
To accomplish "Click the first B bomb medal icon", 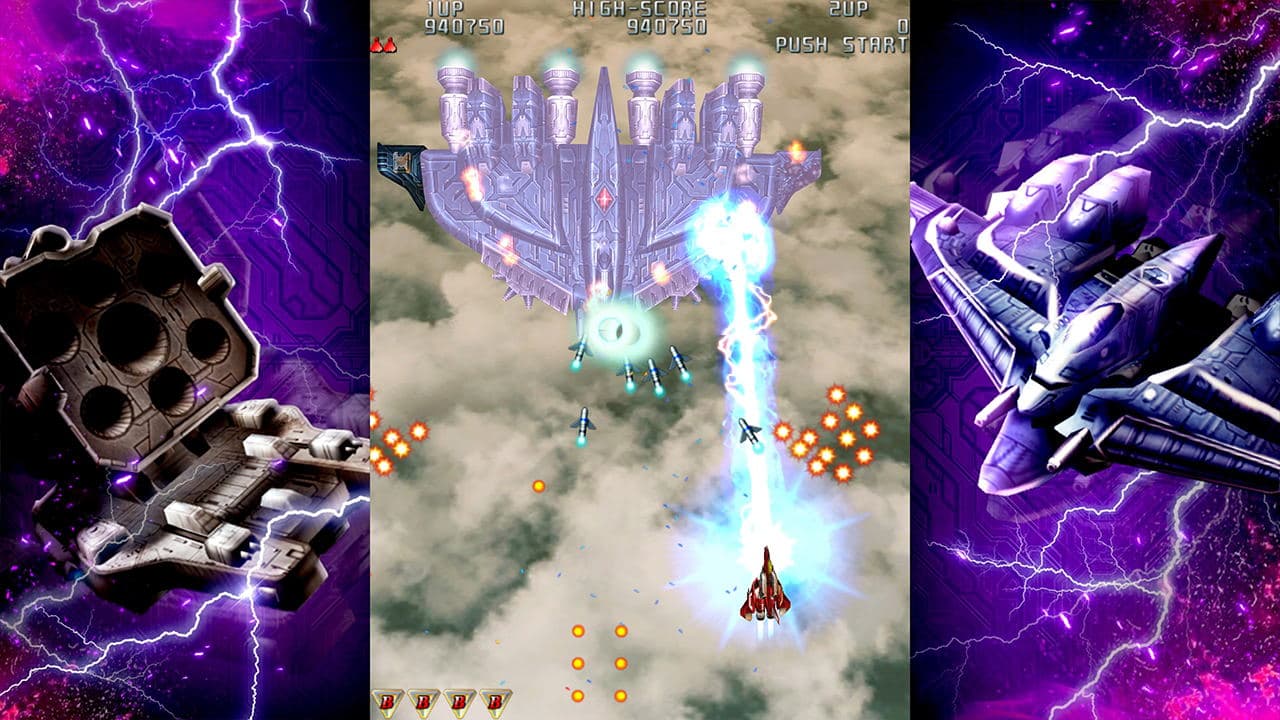I will tap(388, 702).
